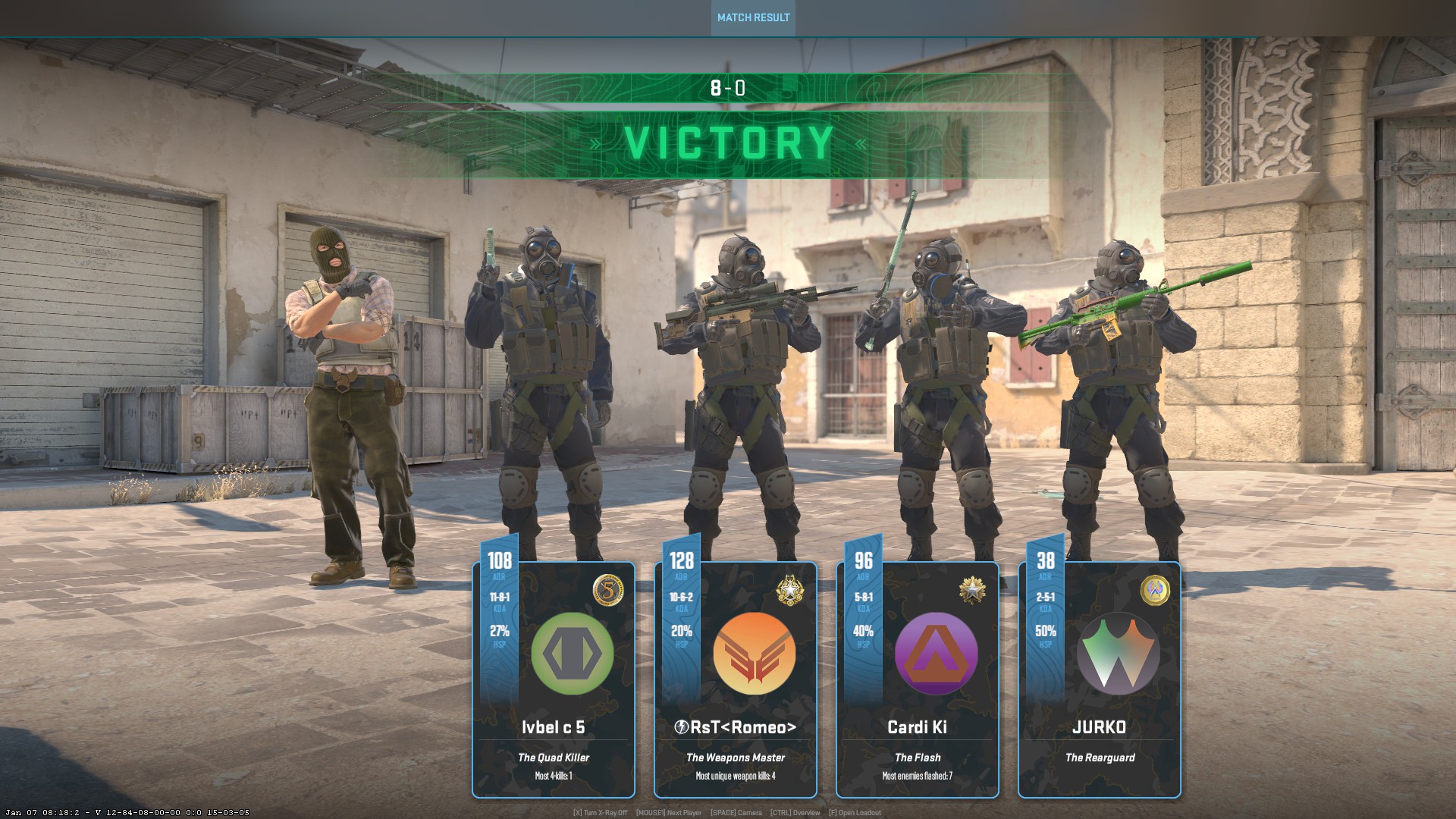Show the green and orange W avatar
This screenshot has height=819, width=1456.
click(1118, 654)
